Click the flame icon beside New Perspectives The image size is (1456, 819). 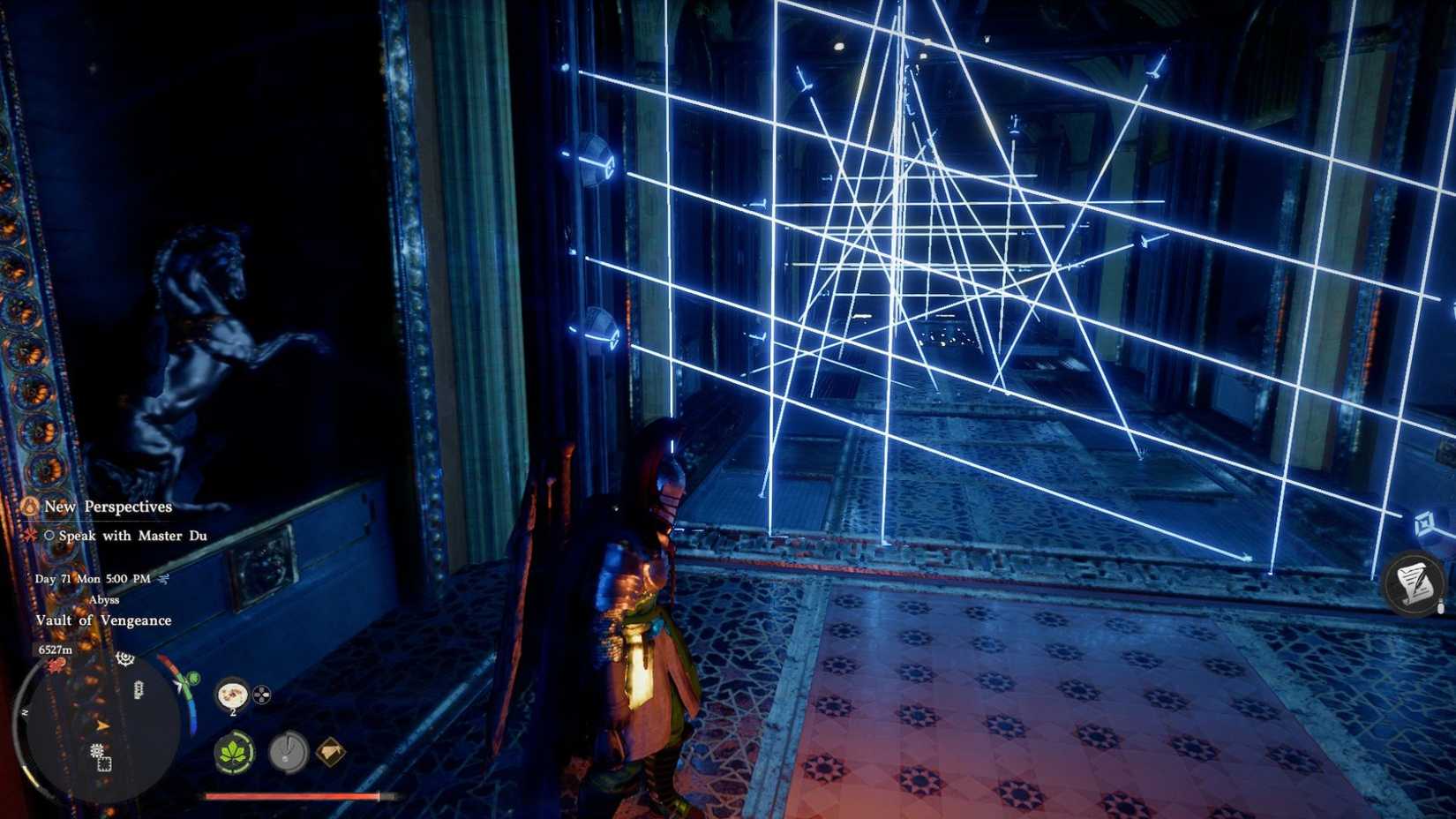(x=28, y=506)
